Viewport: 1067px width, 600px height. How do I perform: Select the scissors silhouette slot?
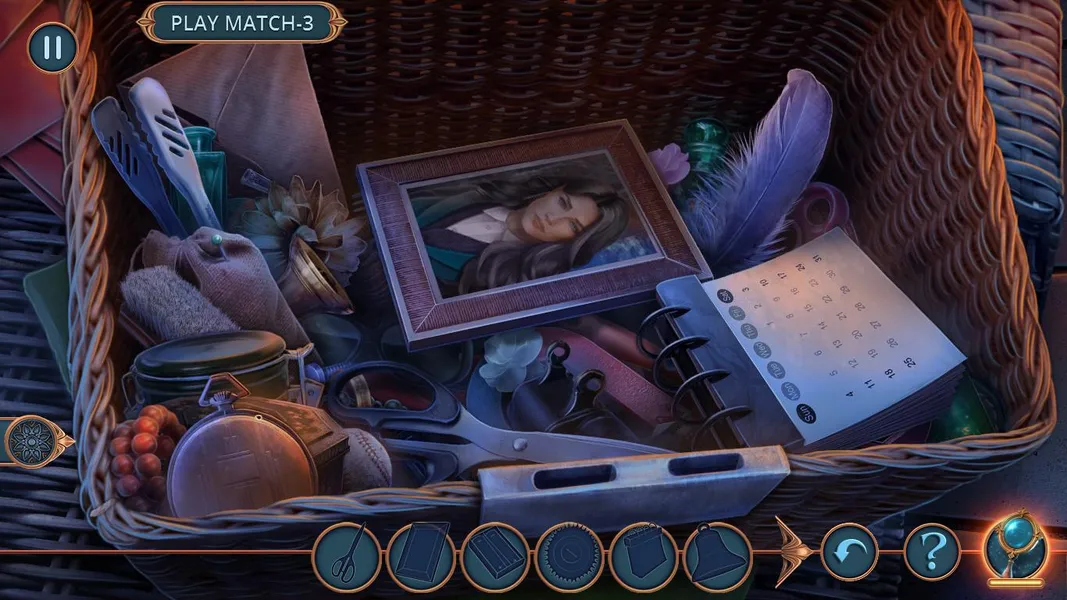pyautogui.click(x=348, y=557)
